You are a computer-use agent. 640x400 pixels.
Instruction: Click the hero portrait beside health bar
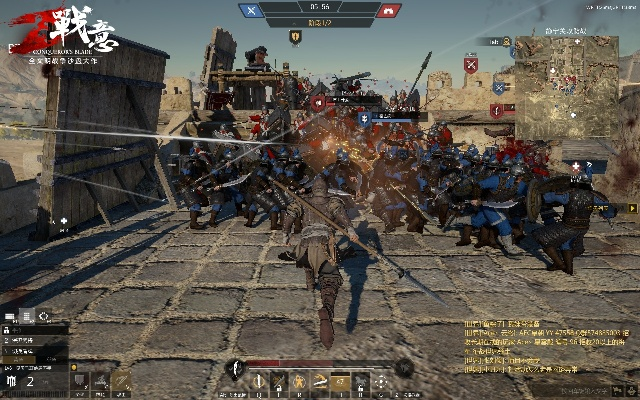tap(236, 367)
